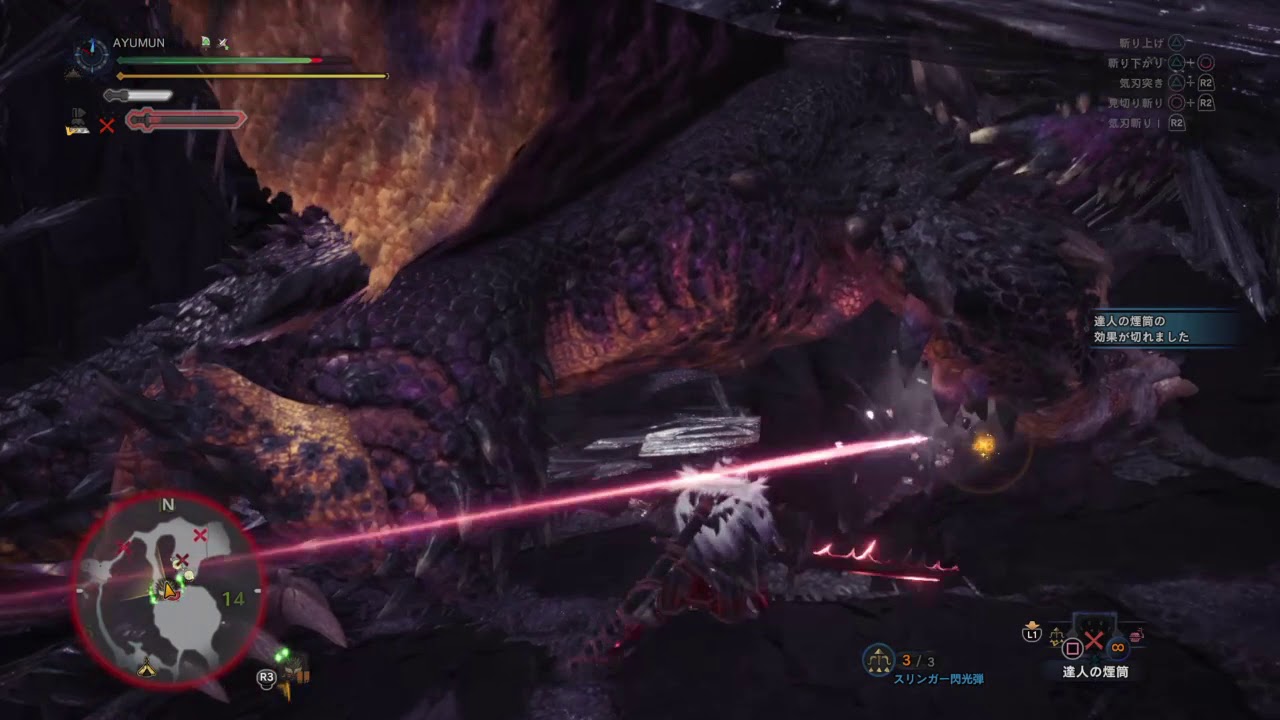This screenshot has width=1280, height=720.
Task: Click the red X on the 達人の煙筒 slot
Action: tap(1093, 639)
